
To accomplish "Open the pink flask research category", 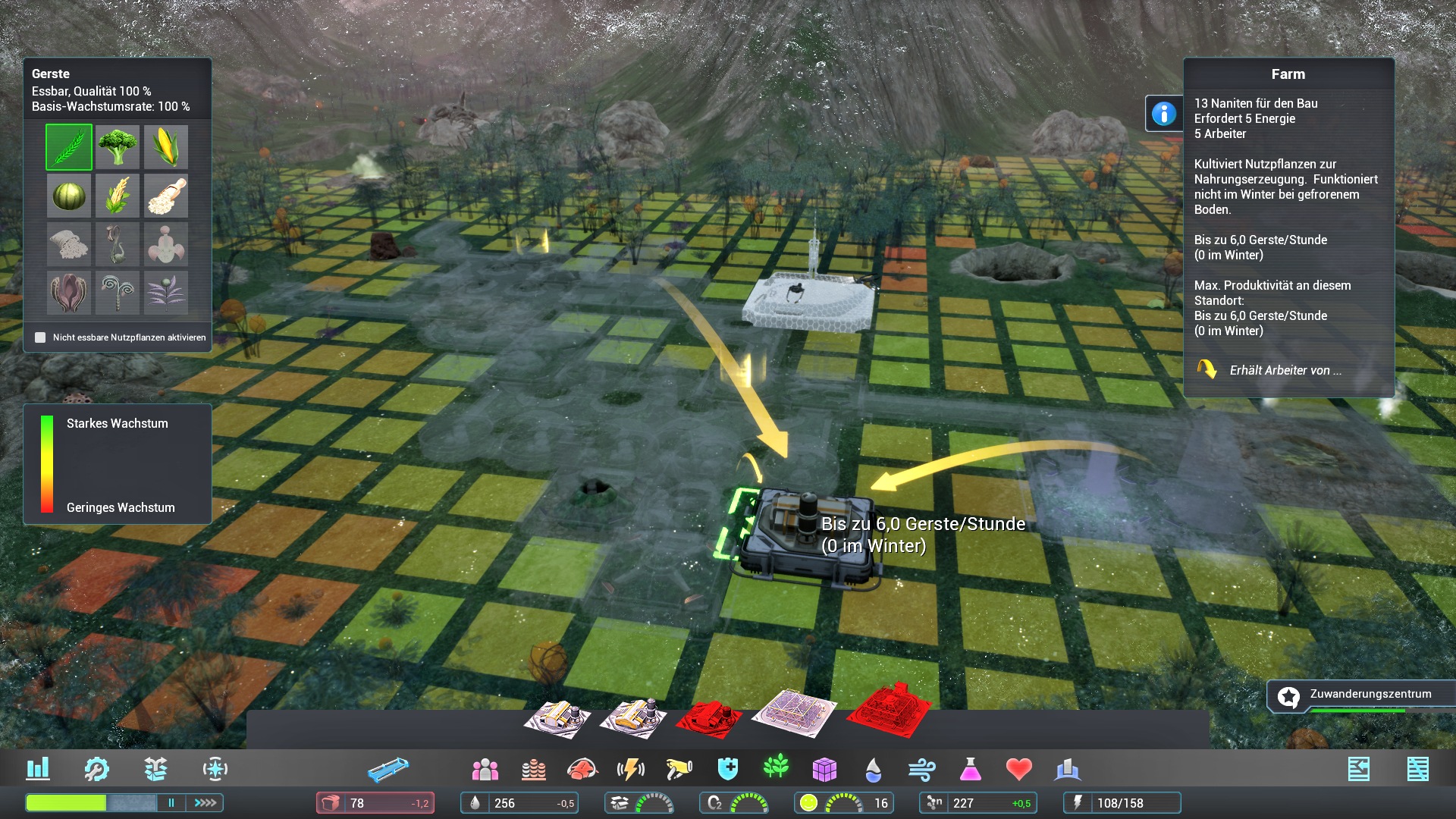I will tap(970, 770).
